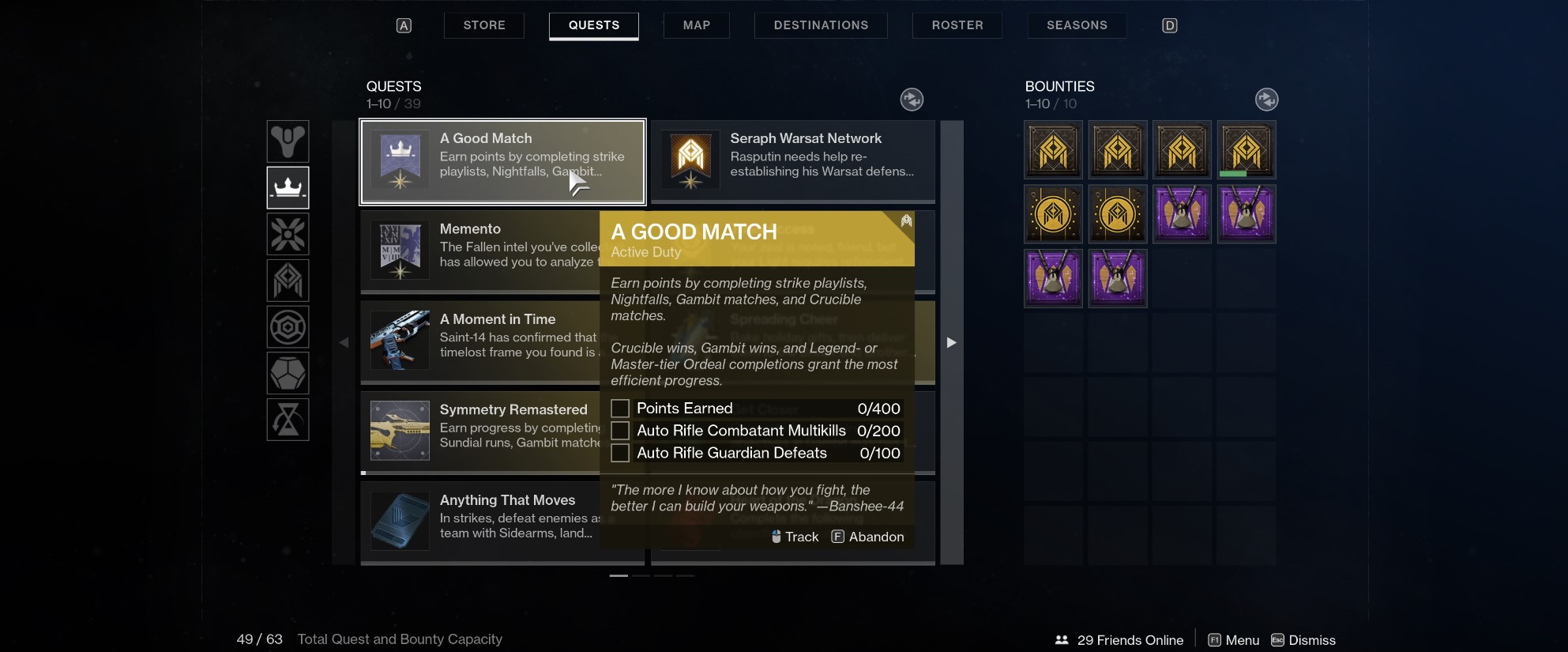Switch to the MAP tab

696,24
